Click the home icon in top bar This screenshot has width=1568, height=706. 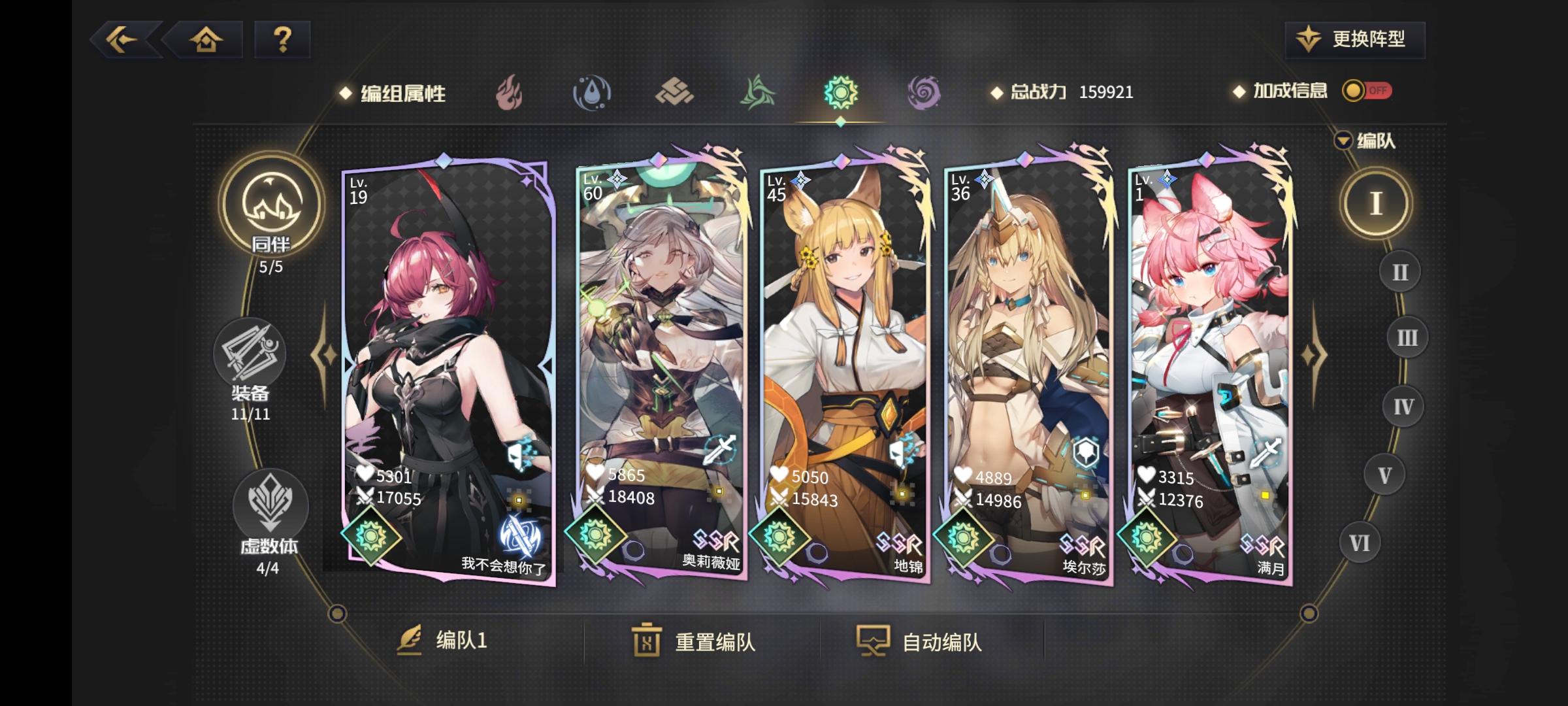coord(207,41)
